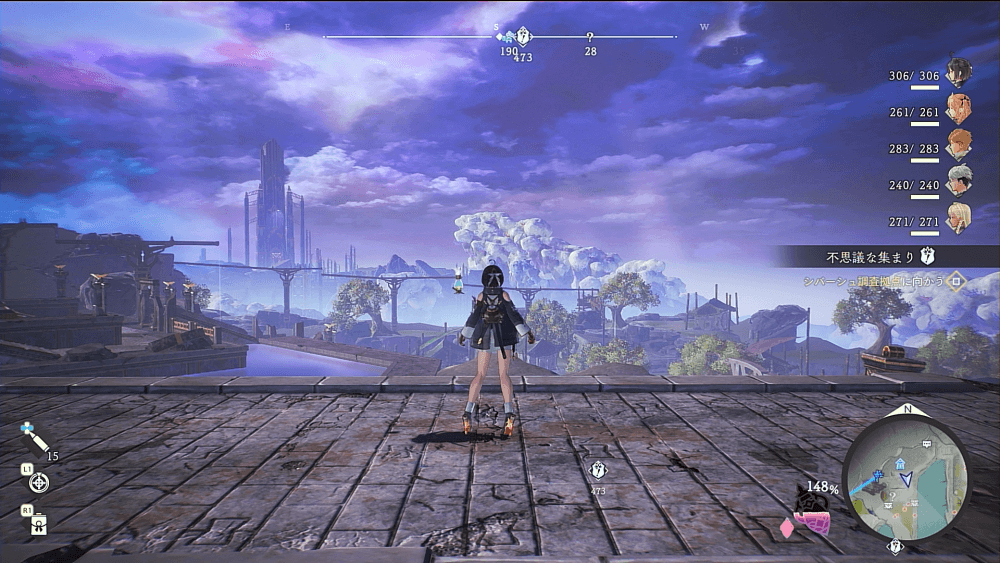Select the pink-armored party member portrait
This screenshot has width=1000, height=563.
click(960, 107)
